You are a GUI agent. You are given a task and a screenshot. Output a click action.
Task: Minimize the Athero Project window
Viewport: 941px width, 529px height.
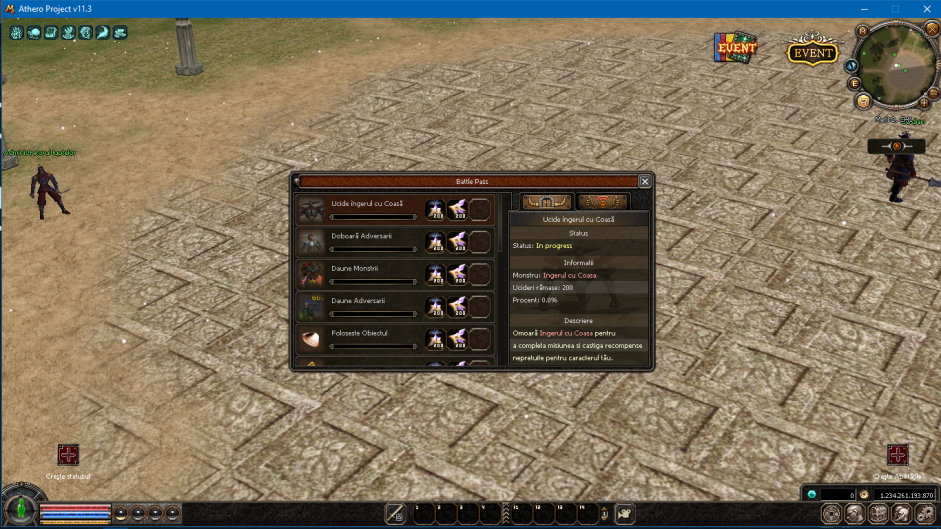click(x=865, y=9)
